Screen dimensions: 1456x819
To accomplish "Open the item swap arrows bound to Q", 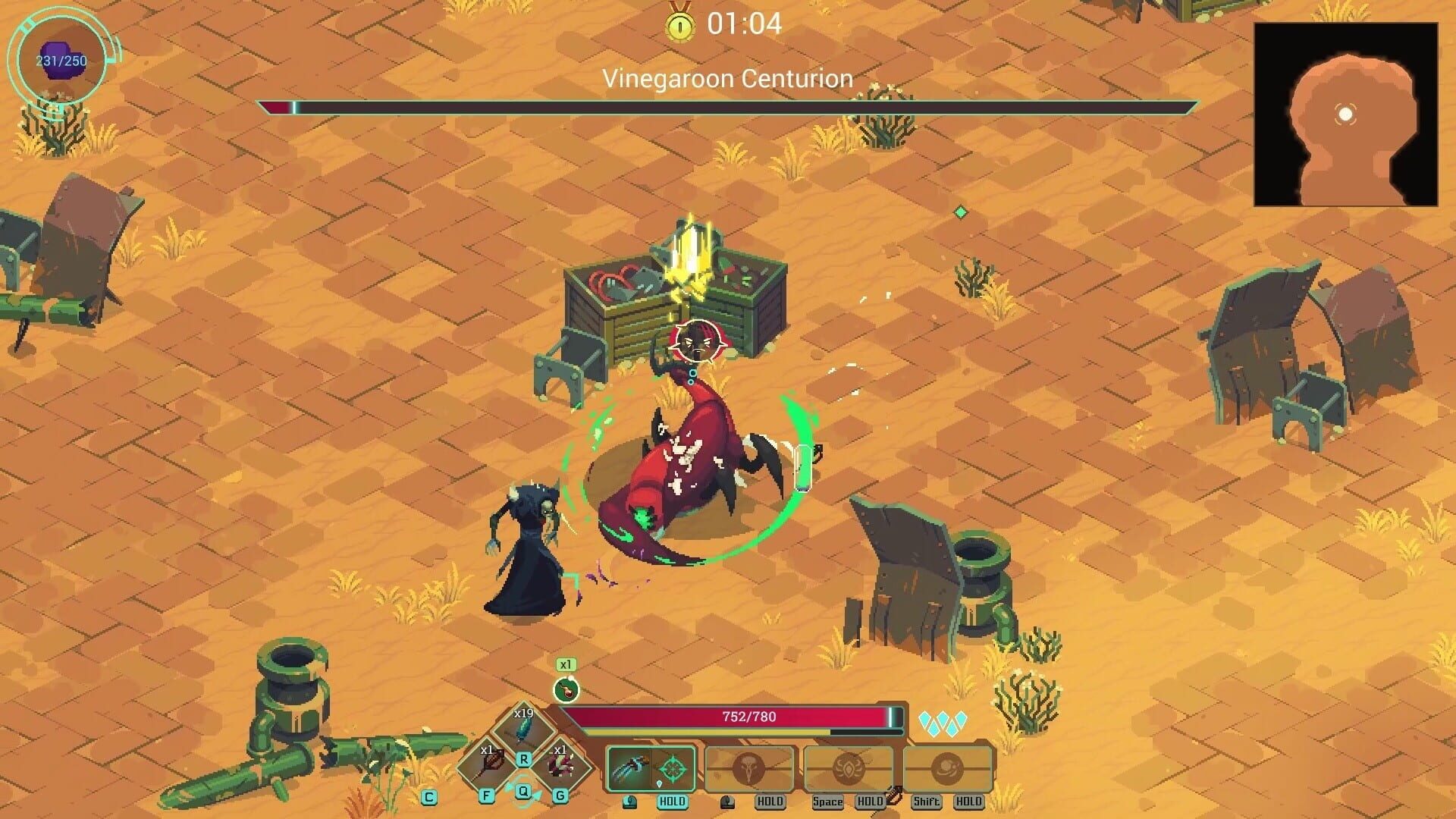I will (x=523, y=792).
